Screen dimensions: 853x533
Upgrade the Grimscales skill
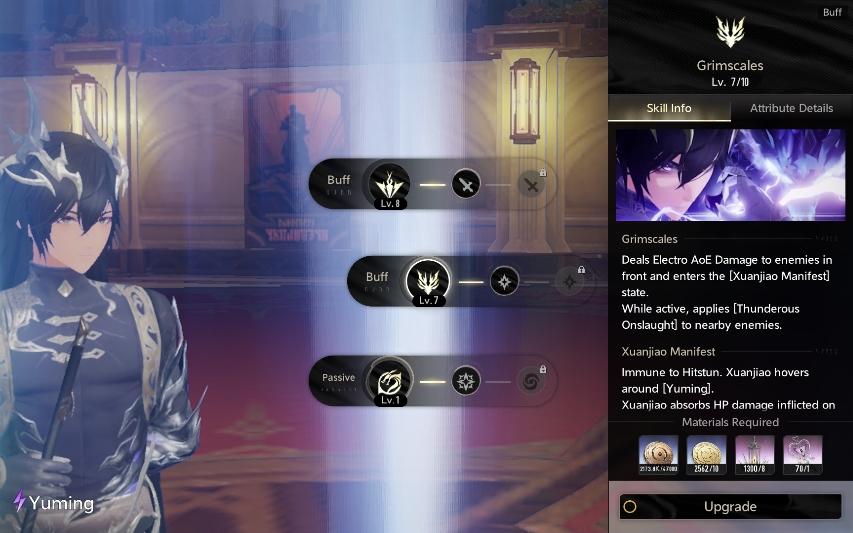click(730, 506)
